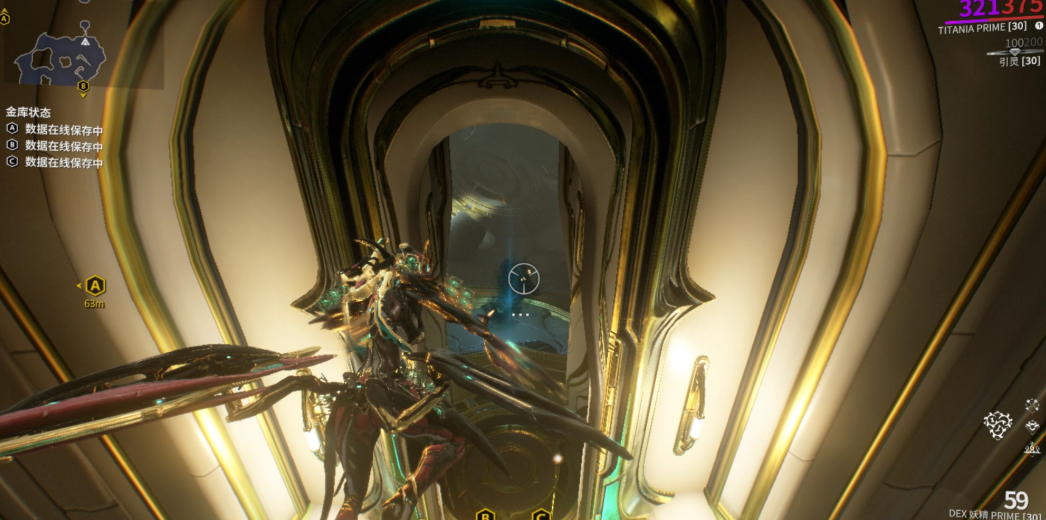
Task: Select the B waypoint hexagon beside the C waypoint
Action: (485, 515)
